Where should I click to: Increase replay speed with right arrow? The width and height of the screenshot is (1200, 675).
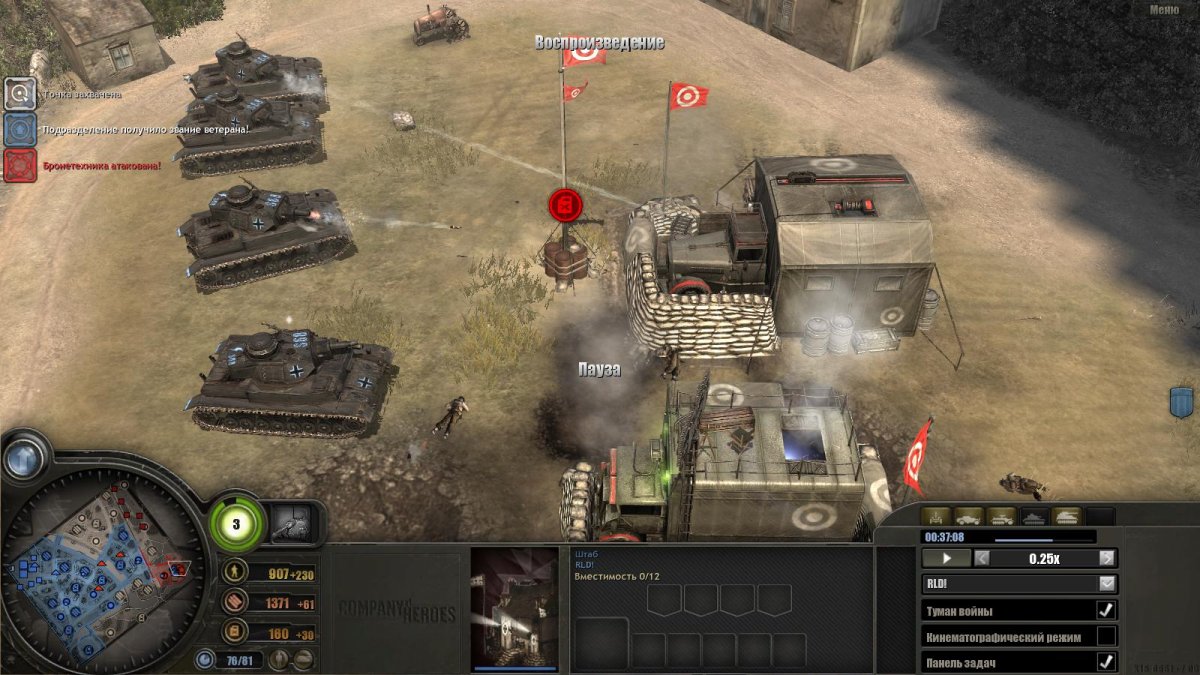click(x=1106, y=559)
